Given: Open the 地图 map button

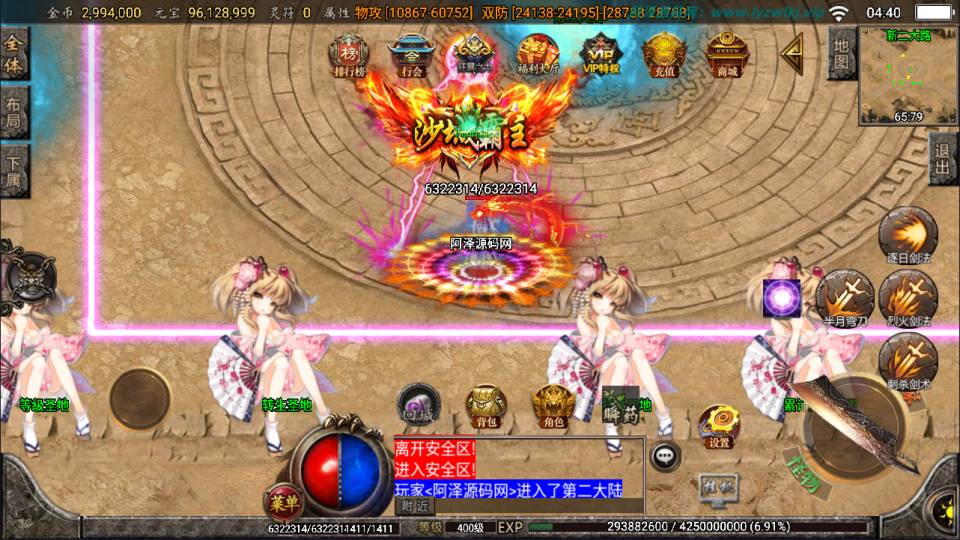Looking at the screenshot, I should click(842, 55).
